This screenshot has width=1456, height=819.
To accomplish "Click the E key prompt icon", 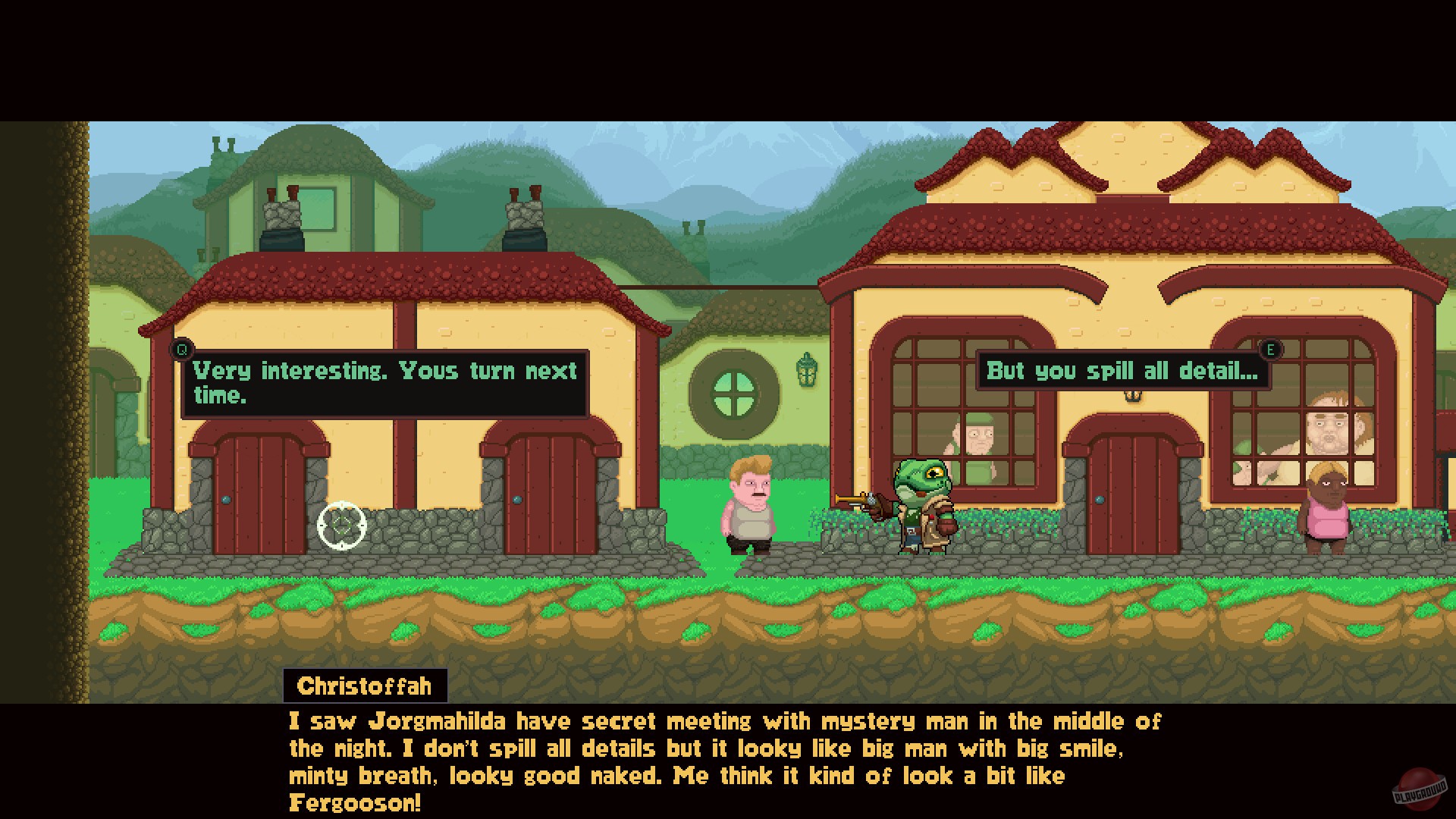I will [1271, 350].
